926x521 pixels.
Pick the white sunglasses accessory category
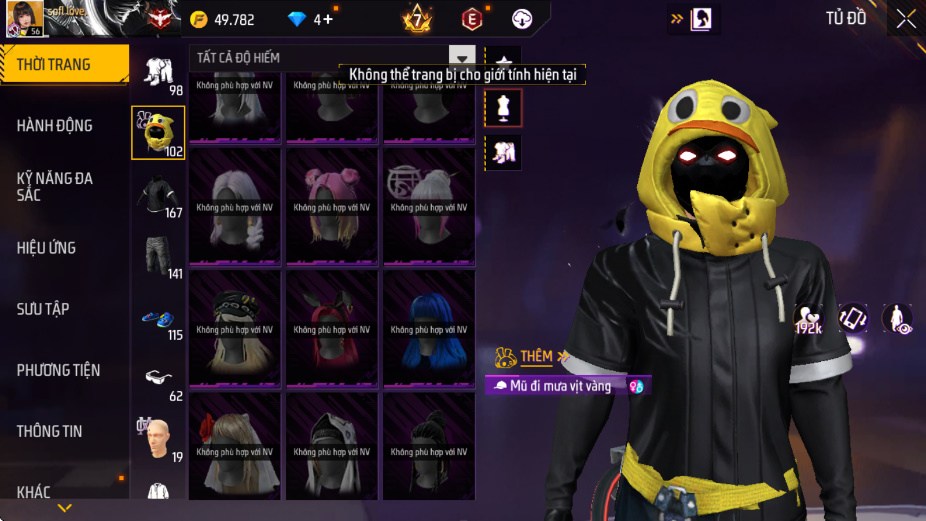(158, 379)
